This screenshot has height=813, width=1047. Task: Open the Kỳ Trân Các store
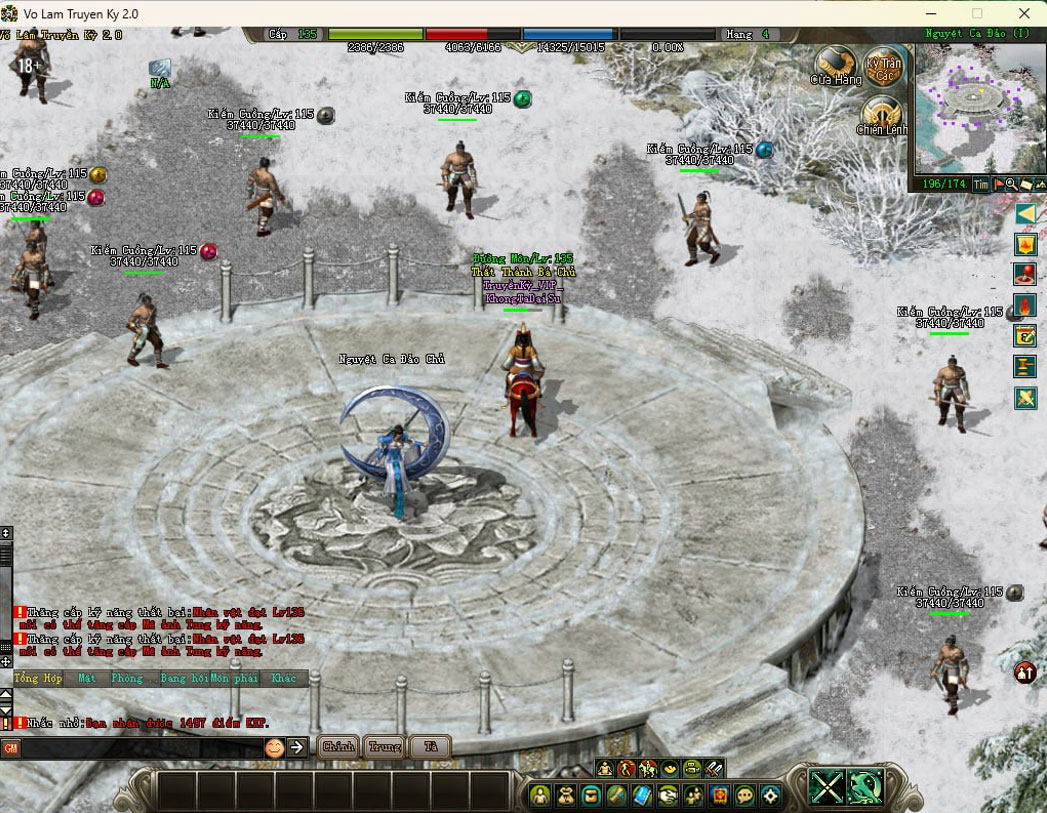[x=883, y=65]
